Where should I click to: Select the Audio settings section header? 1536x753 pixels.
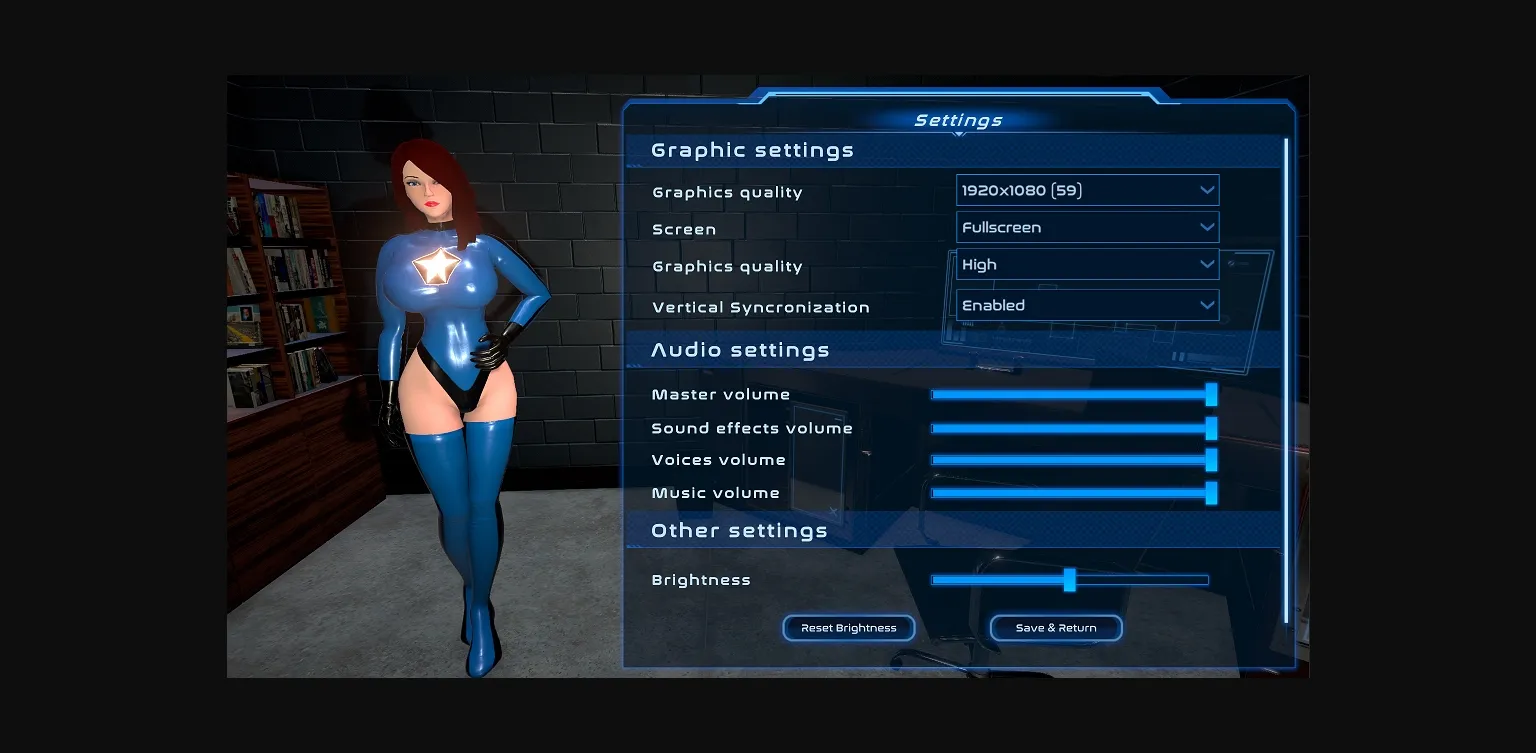pos(740,350)
